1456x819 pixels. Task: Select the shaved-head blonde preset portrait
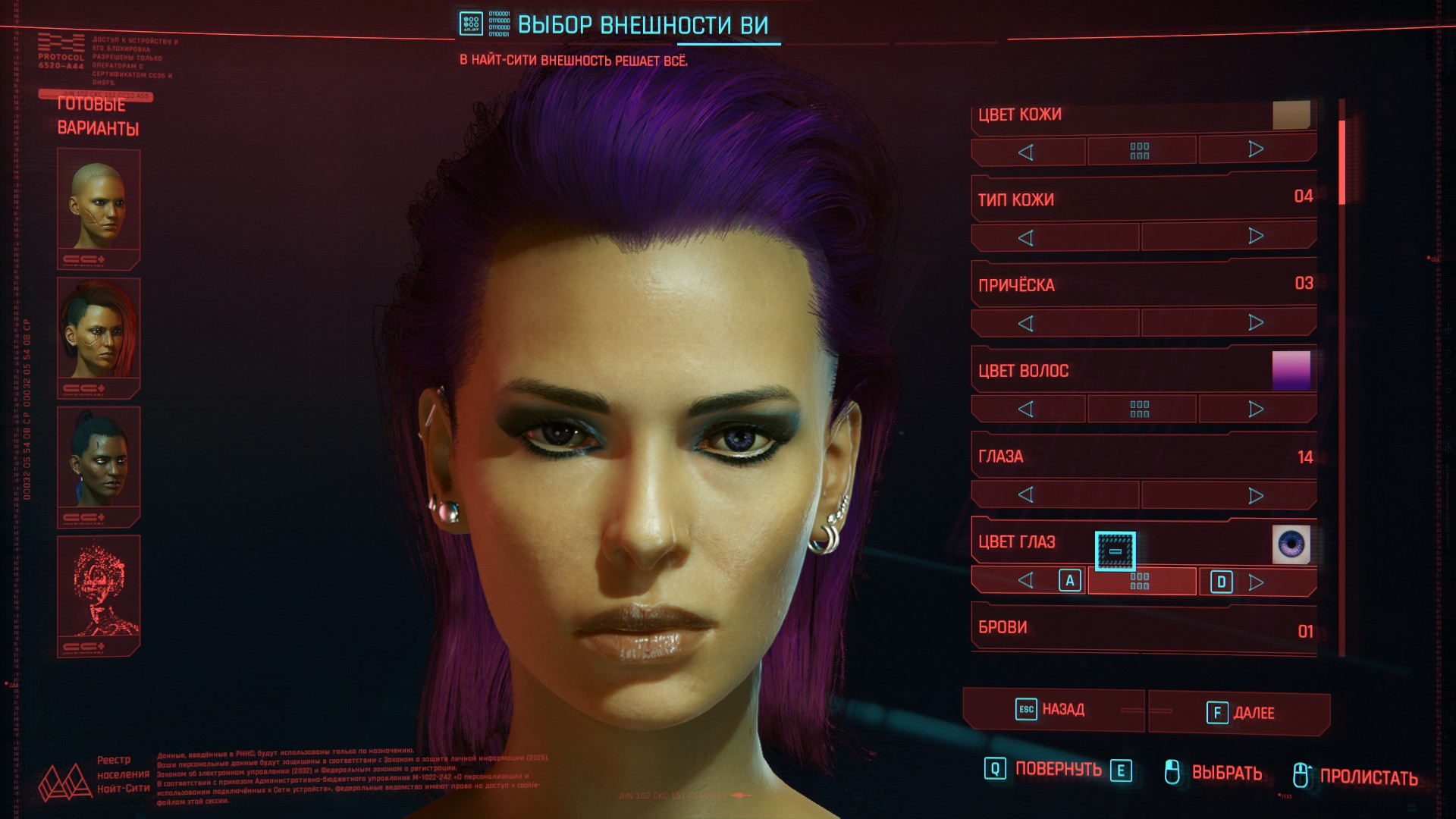[99, 206]
